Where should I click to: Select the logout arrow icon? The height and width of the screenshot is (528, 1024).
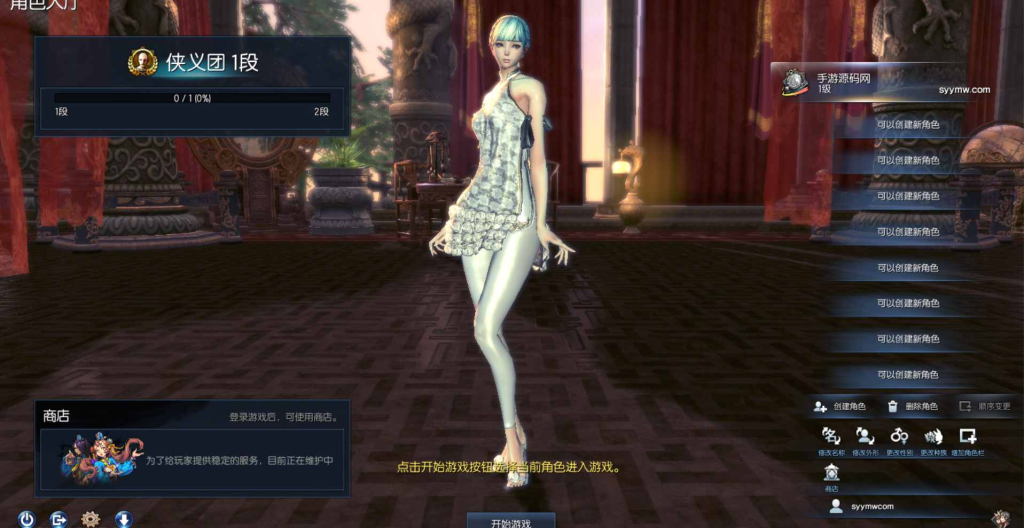59,519
